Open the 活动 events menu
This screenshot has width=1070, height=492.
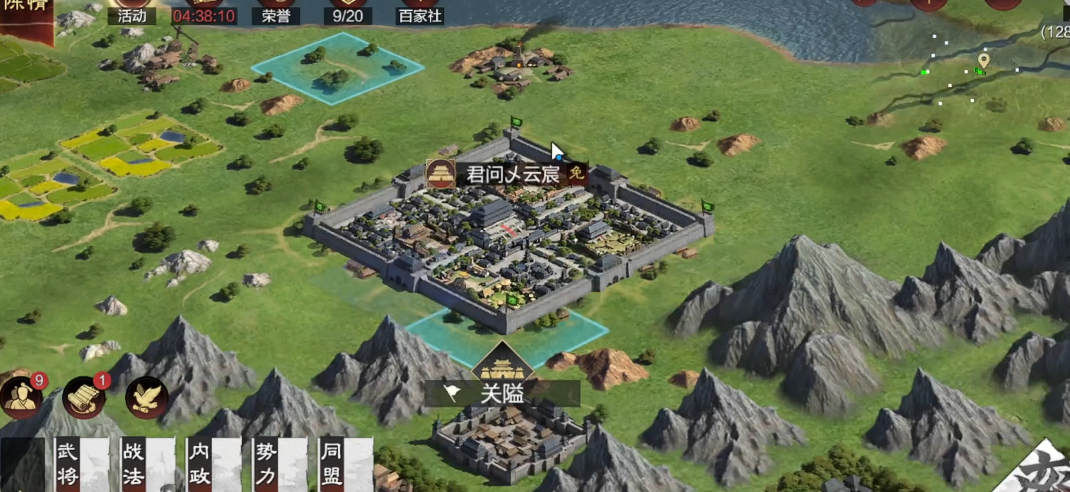pos(131,14)
